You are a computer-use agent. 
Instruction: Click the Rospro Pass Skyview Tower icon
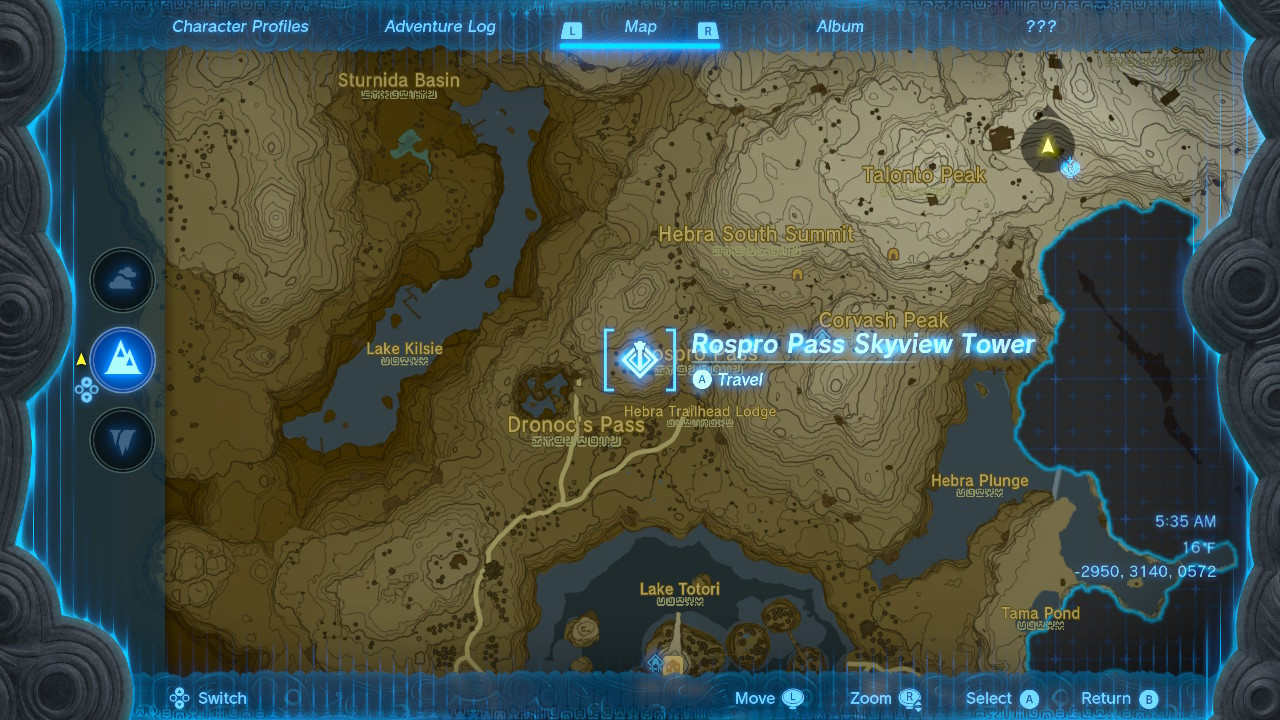pyautogui.click(x=640, y=362)
